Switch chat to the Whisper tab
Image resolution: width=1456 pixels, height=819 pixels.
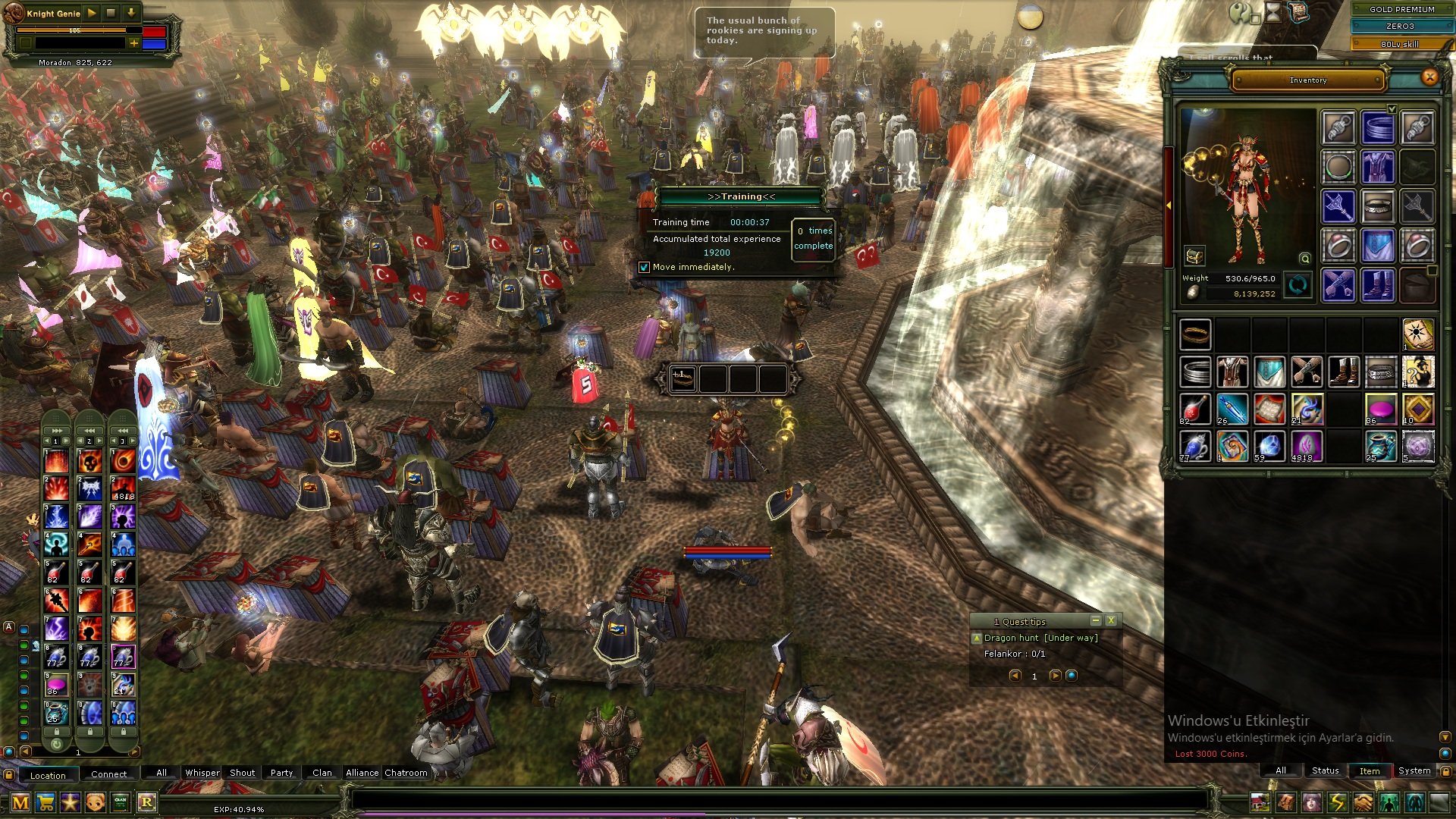pyautogui.click(x=202, y=773)
